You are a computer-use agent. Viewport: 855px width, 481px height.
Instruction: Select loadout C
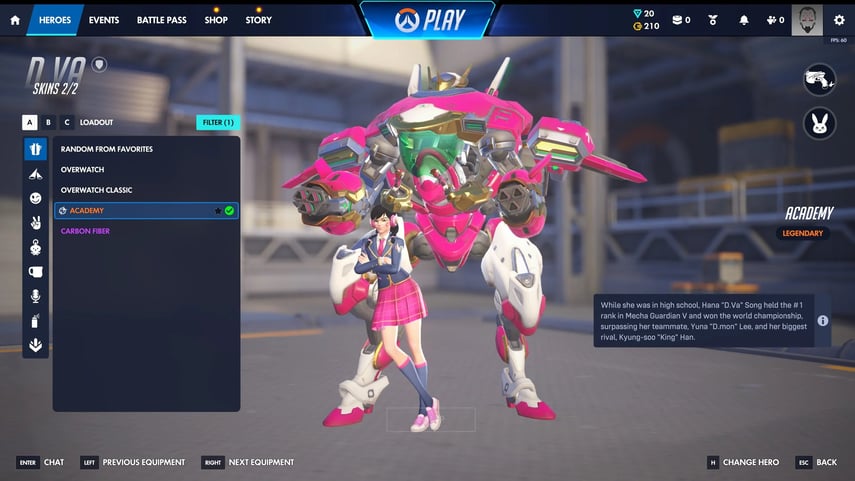(x=66, y=122)
